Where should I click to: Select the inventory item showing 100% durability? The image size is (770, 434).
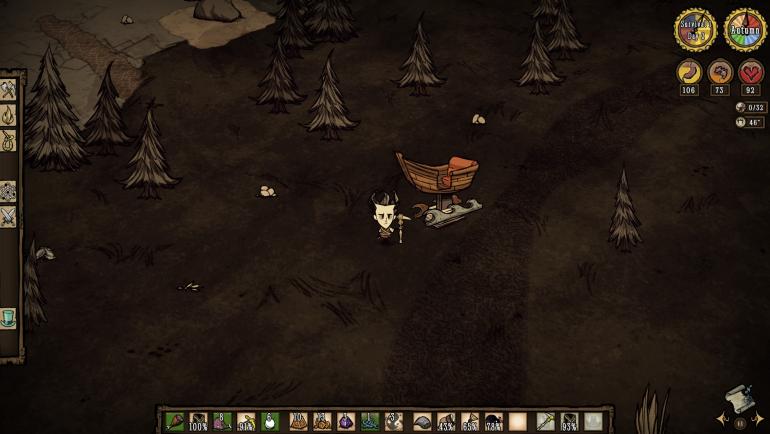coord(199,421)
